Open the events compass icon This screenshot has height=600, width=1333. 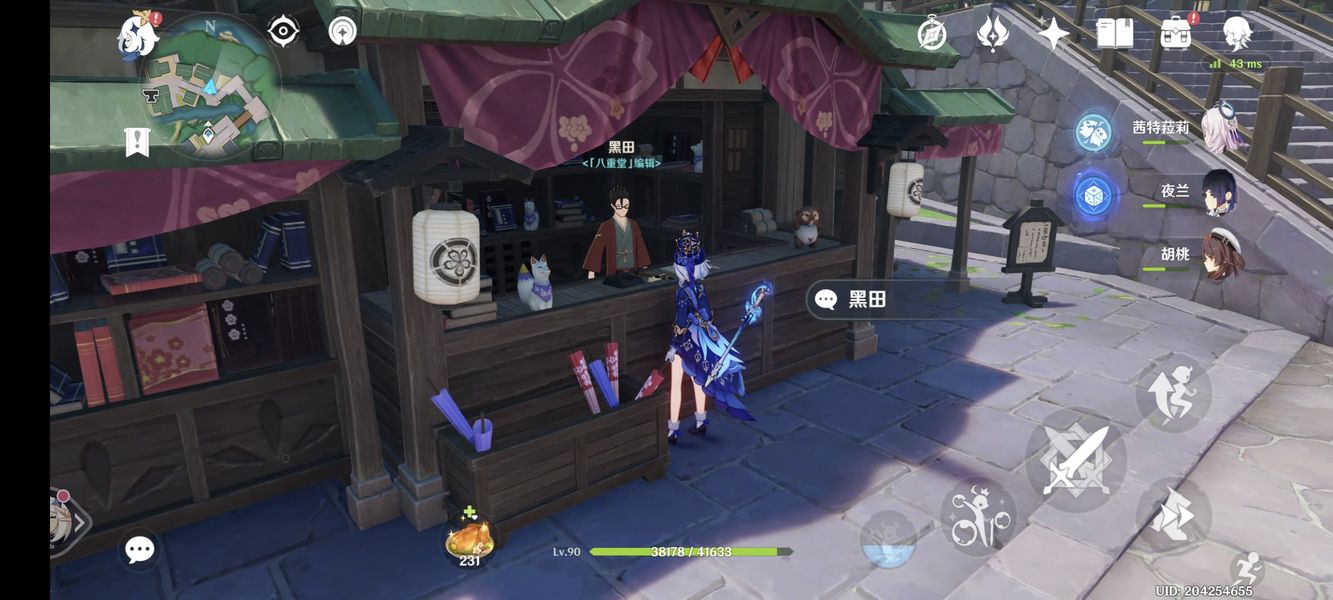coord(932,34)
